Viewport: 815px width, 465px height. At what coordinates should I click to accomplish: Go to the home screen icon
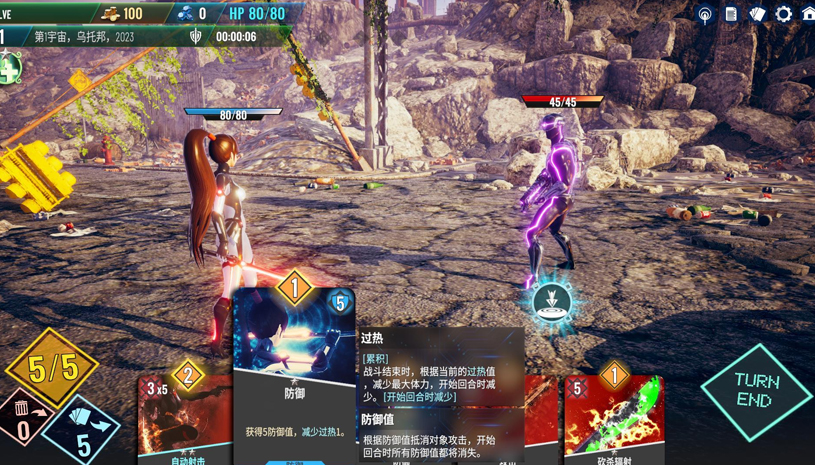coord(808,14)
